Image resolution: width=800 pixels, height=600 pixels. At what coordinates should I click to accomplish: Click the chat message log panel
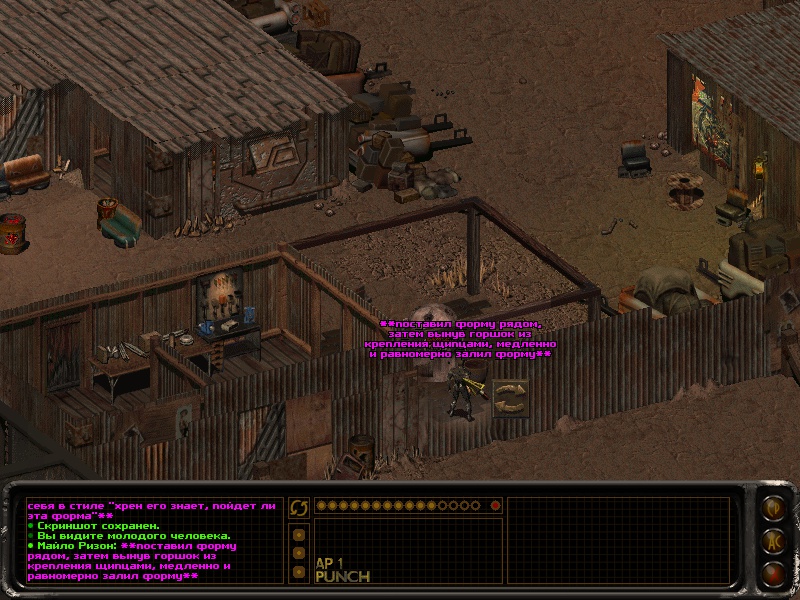152,540
